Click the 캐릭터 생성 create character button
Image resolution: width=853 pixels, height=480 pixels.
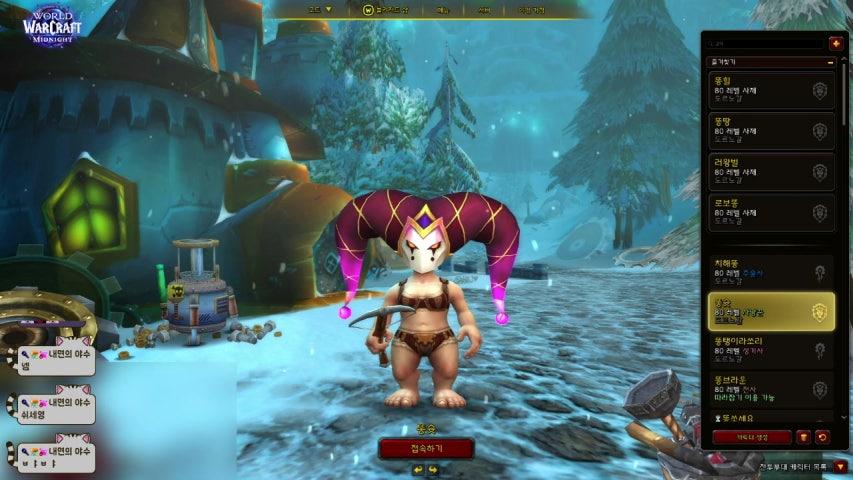[751, 437]
